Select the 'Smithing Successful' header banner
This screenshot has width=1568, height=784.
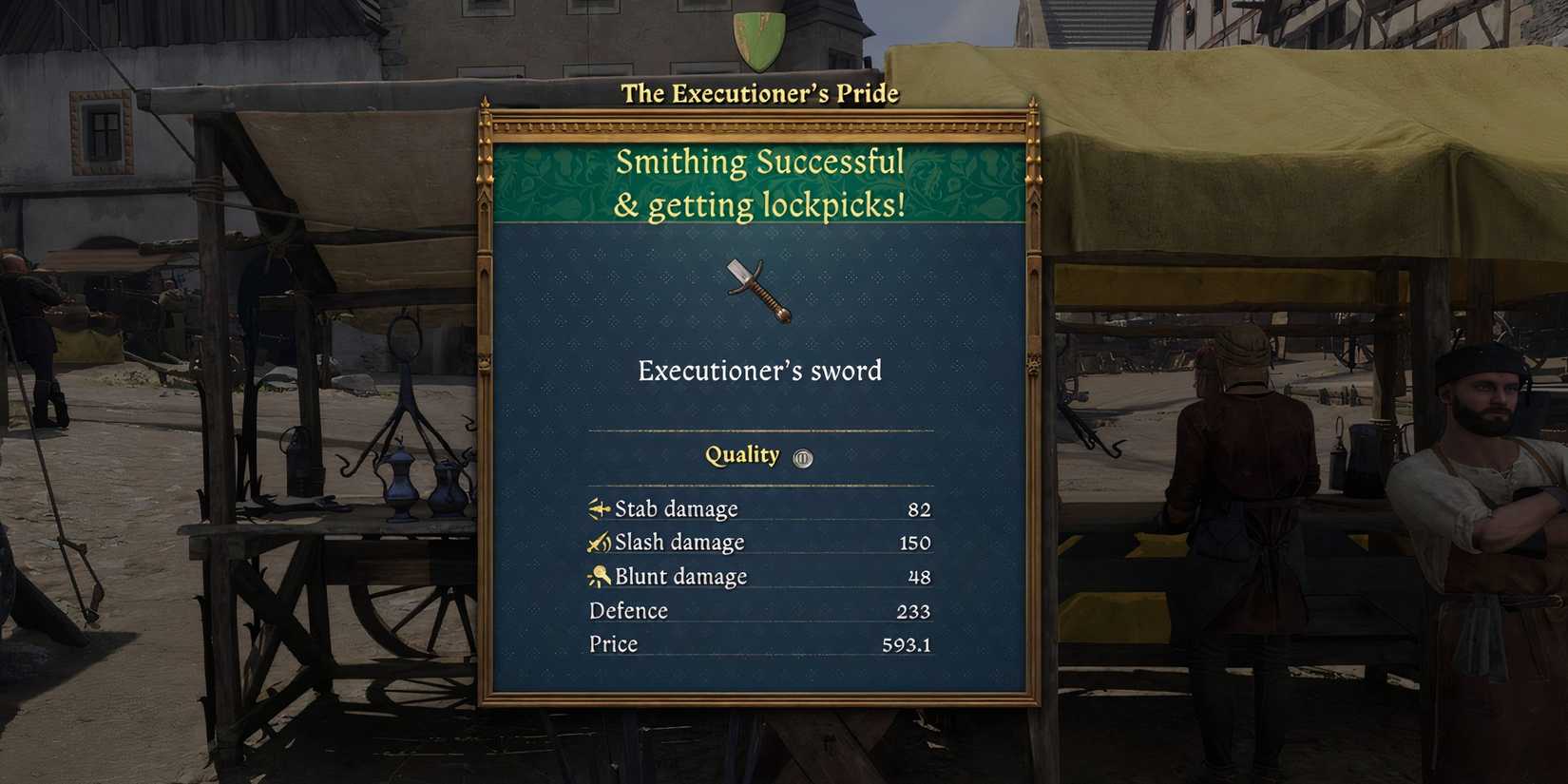[x=760, y=182]
